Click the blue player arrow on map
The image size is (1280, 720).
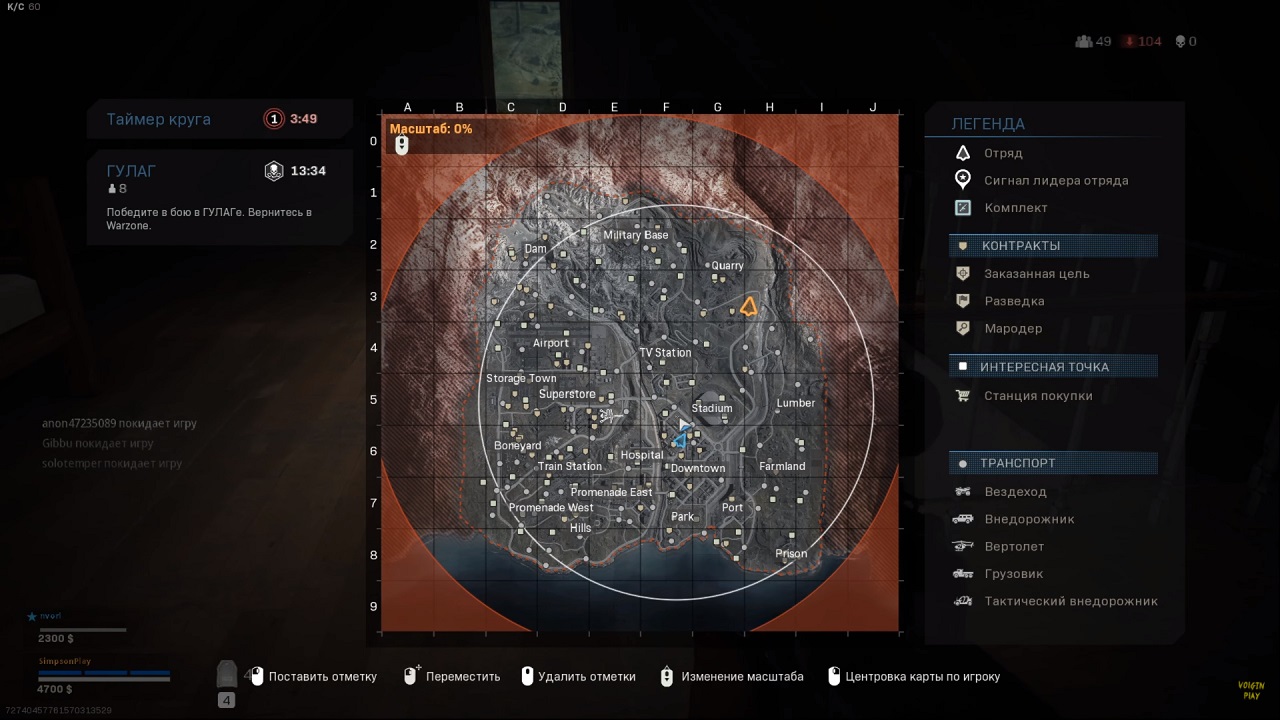pyautogui.click(x=681, y=438)
